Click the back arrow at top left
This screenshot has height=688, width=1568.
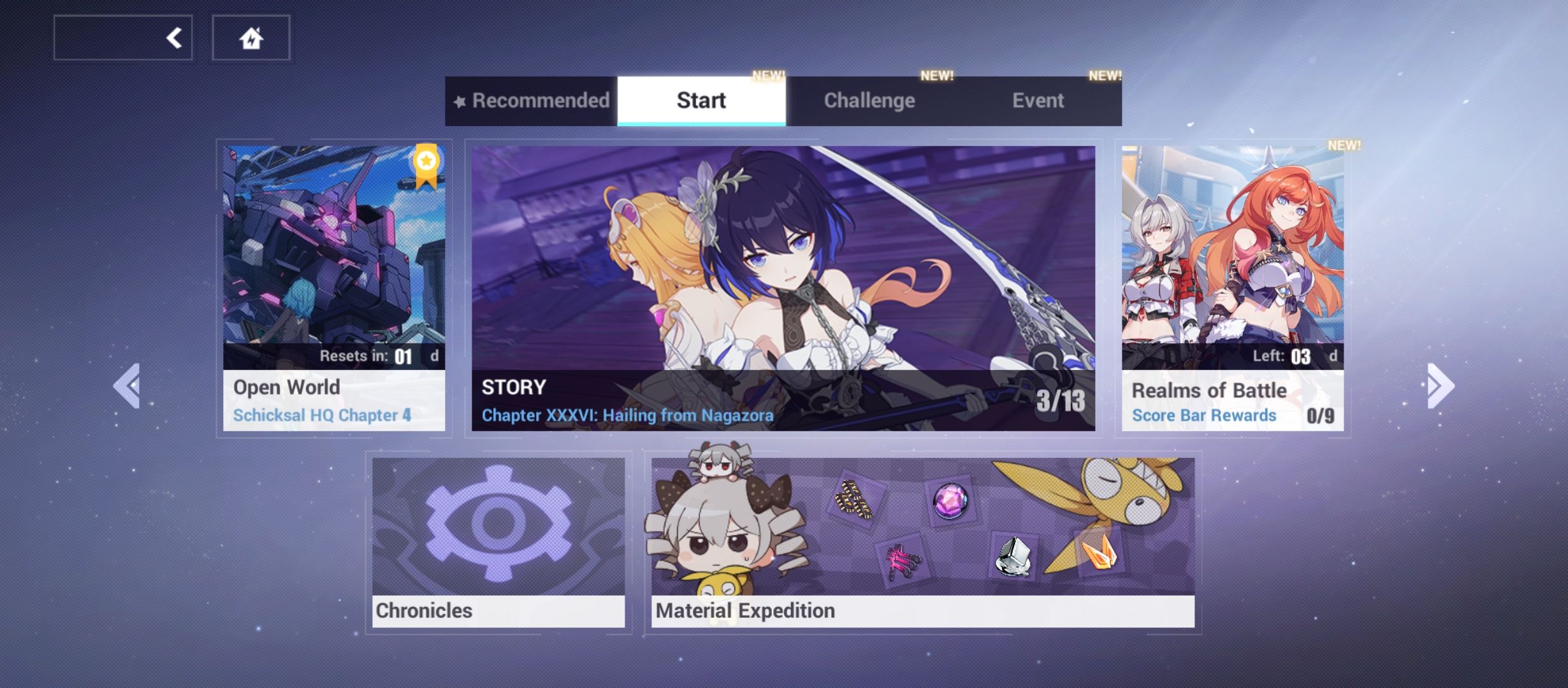point(173,38)
